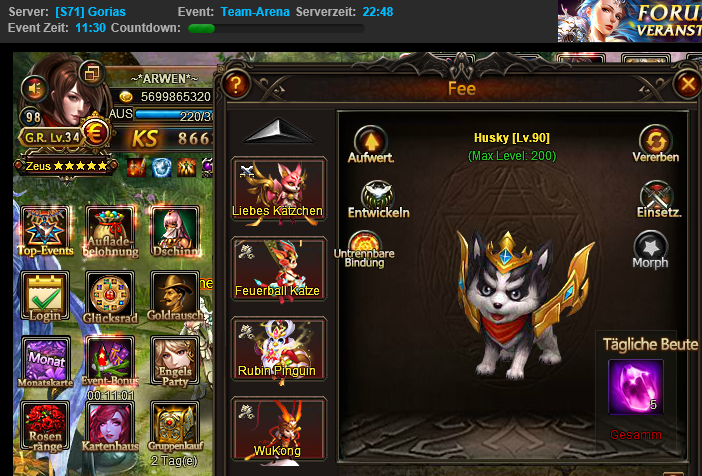Select Liebes Kätzchen from the fairy list
The height and width of the screenshot is (476, 702).
pos(279,186)
